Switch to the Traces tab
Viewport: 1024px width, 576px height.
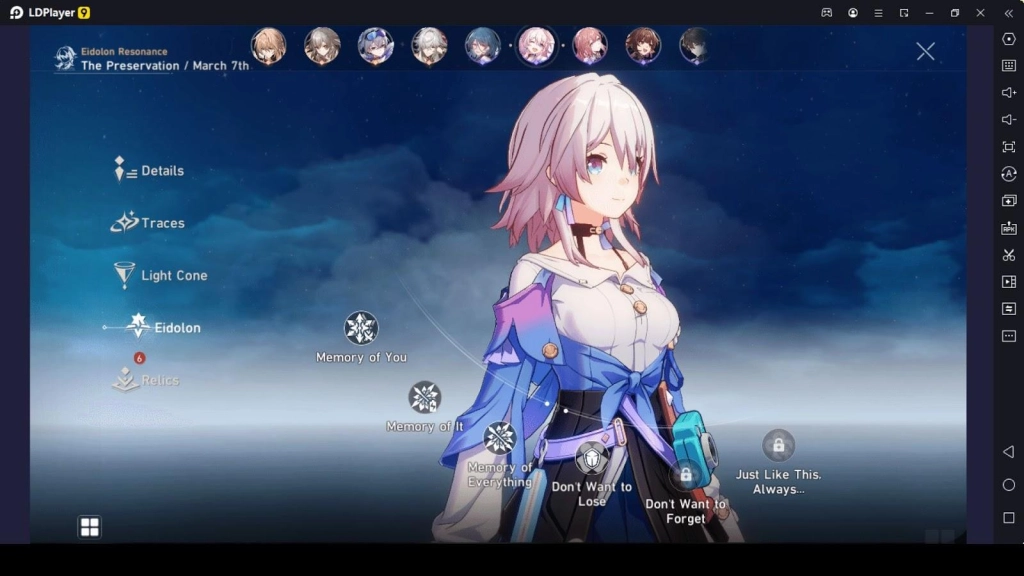(149, 223)
